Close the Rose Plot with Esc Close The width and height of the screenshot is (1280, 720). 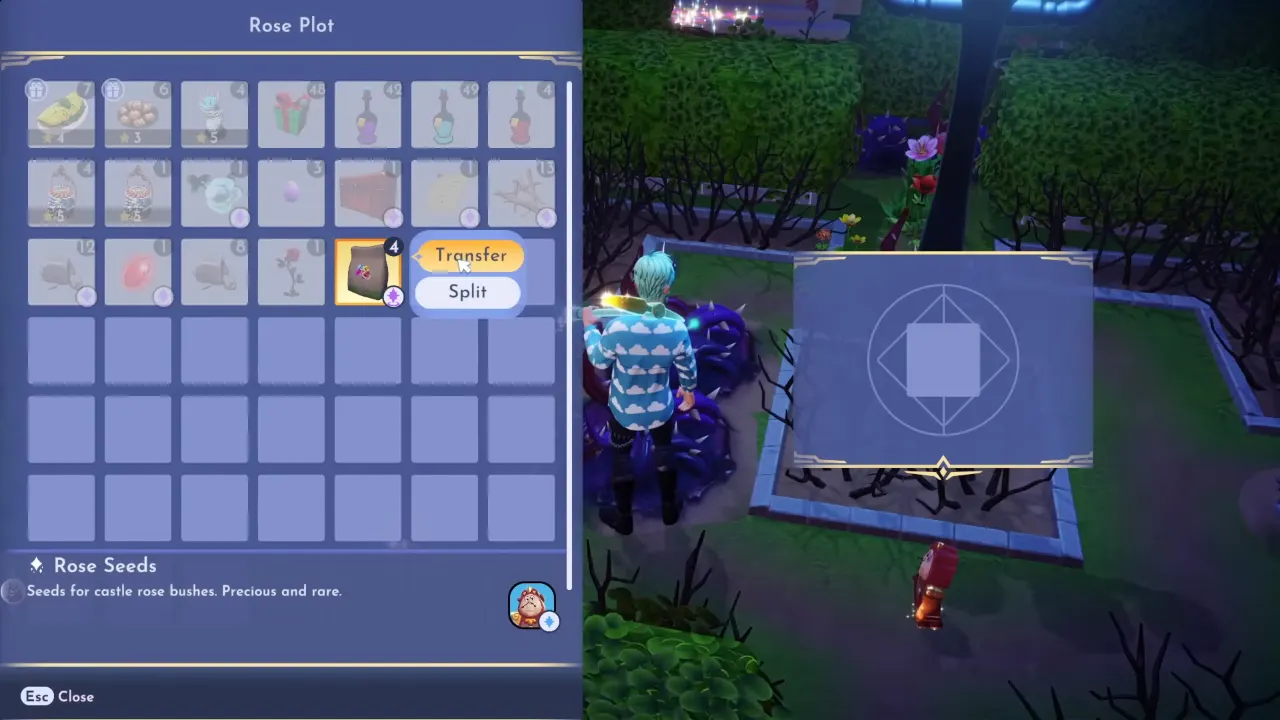coord(56,696)
